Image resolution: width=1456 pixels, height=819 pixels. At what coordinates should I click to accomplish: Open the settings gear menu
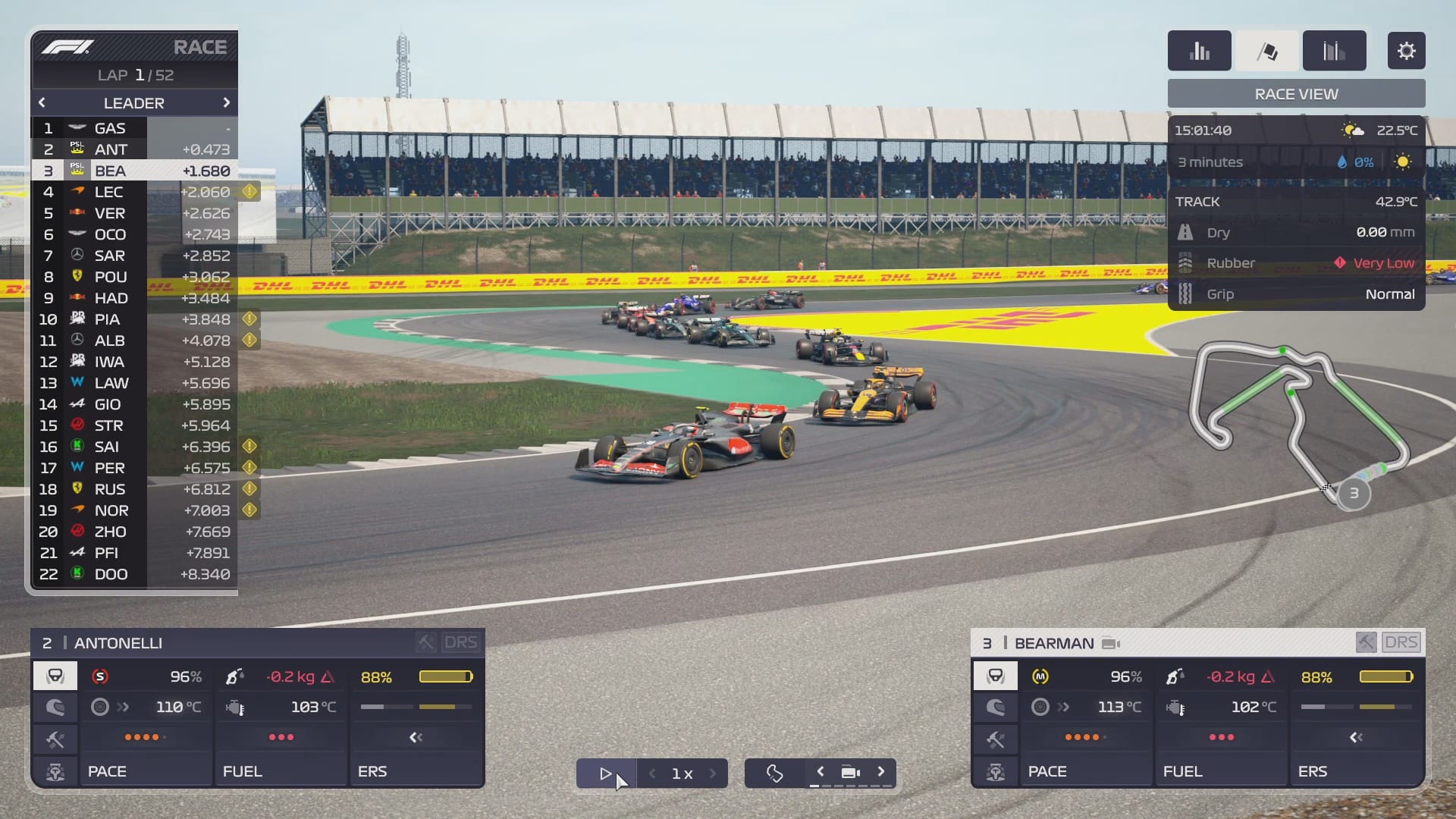coord(1406,51)
